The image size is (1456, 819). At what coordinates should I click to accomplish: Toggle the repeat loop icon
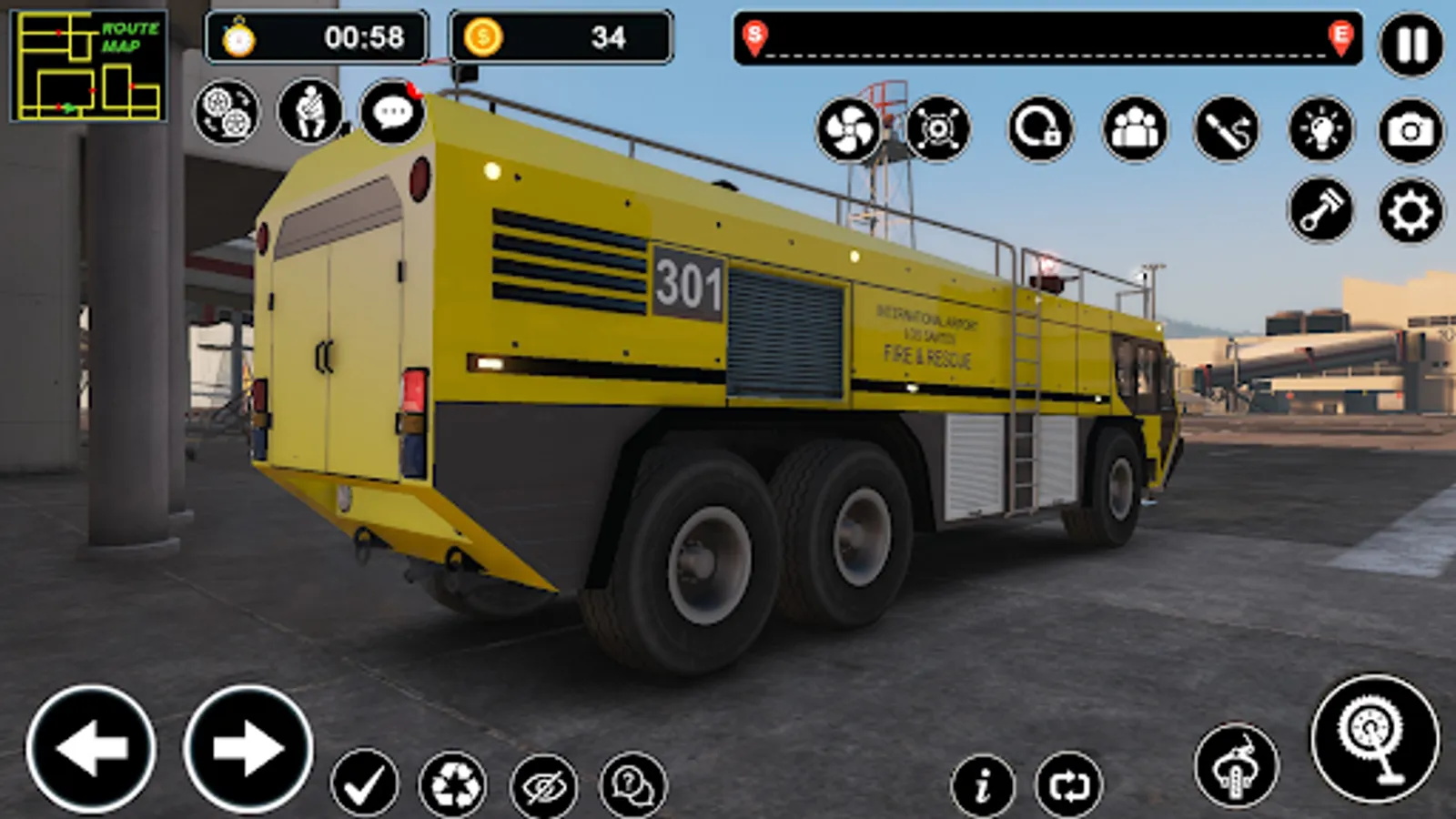[1069, 784]
